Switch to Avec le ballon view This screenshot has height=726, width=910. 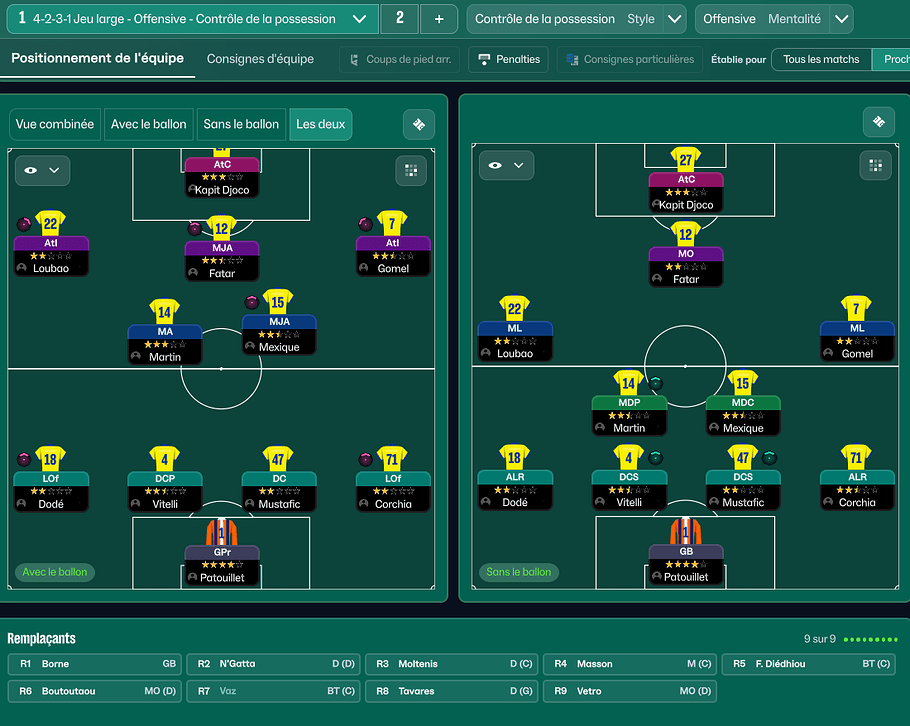coord(149,124)
